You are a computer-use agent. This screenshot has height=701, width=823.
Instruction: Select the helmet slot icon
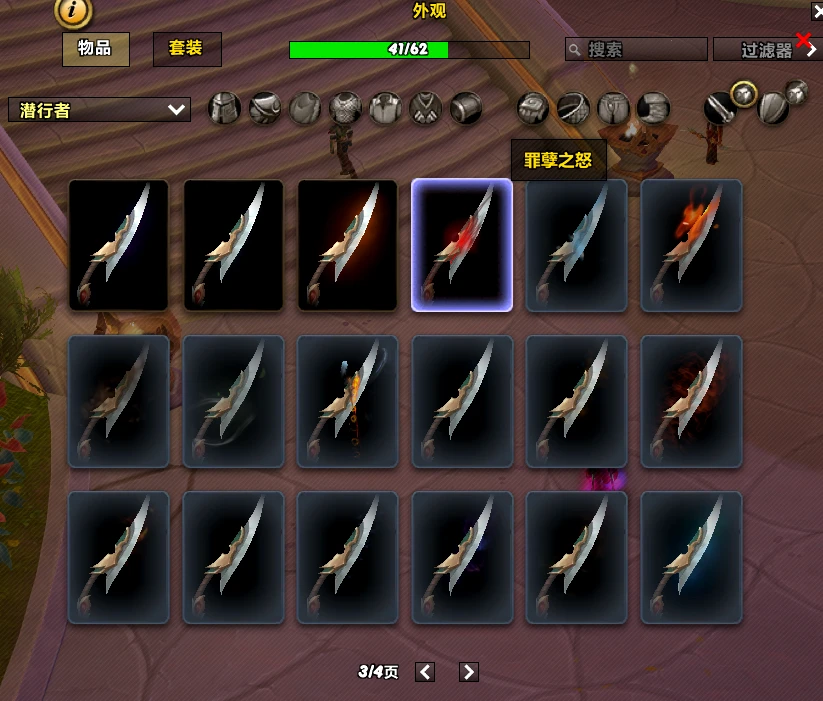(x=224, y=108)
